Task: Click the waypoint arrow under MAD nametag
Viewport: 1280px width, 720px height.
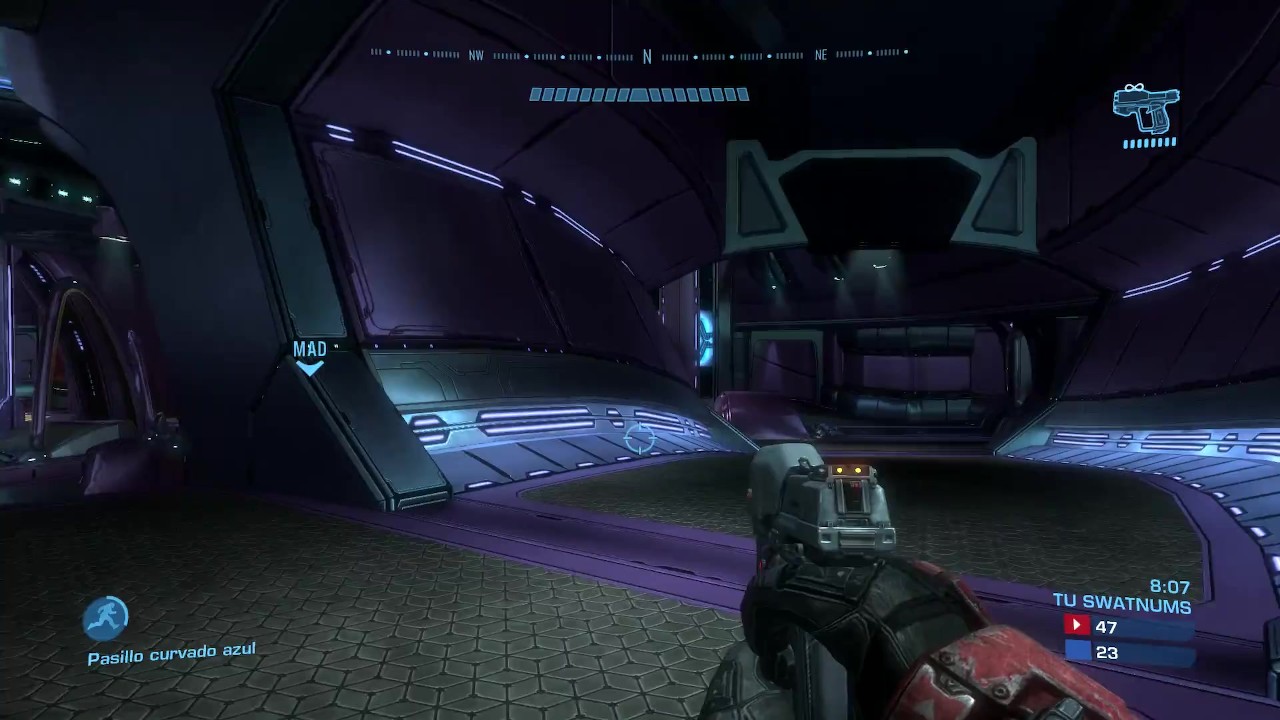Action: point(310,369)
